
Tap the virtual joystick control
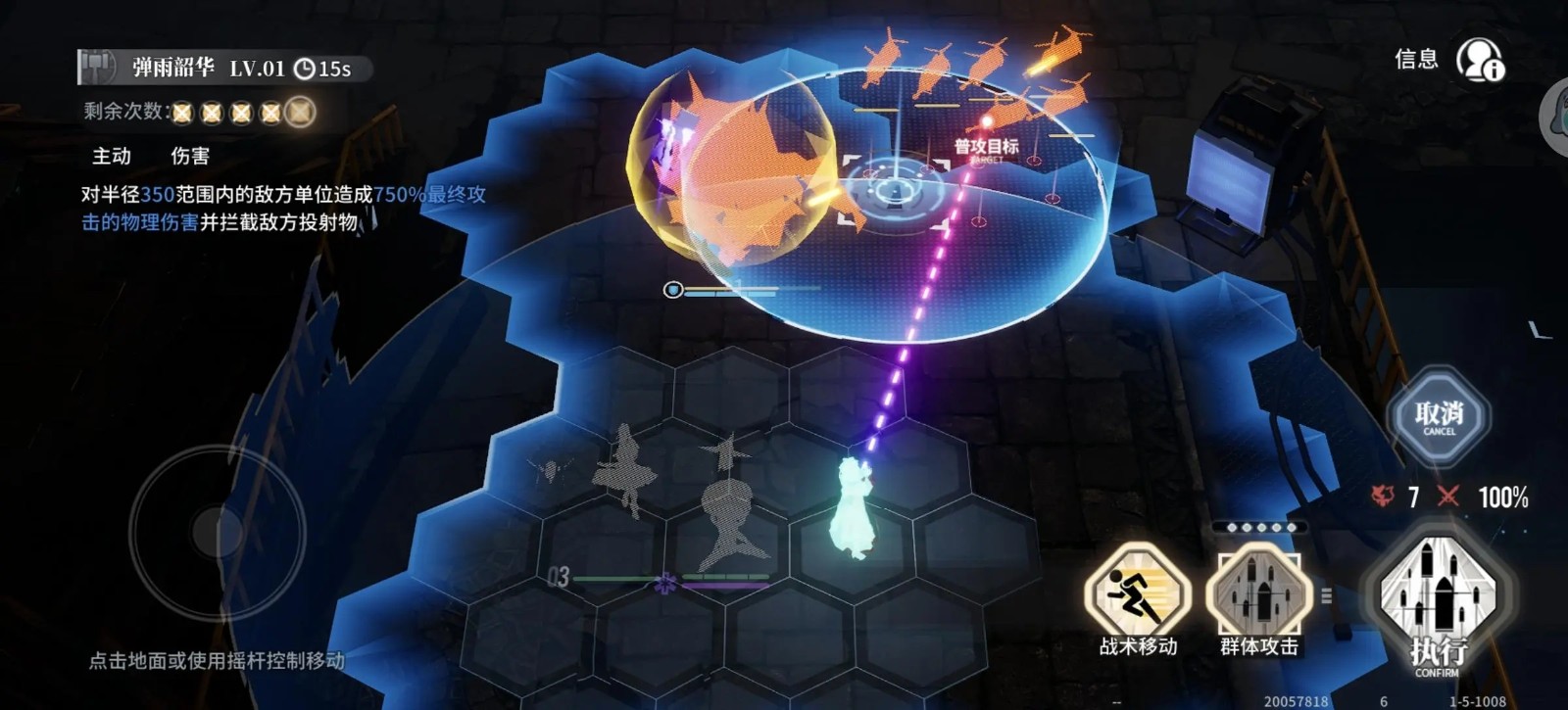coord(218,534)
